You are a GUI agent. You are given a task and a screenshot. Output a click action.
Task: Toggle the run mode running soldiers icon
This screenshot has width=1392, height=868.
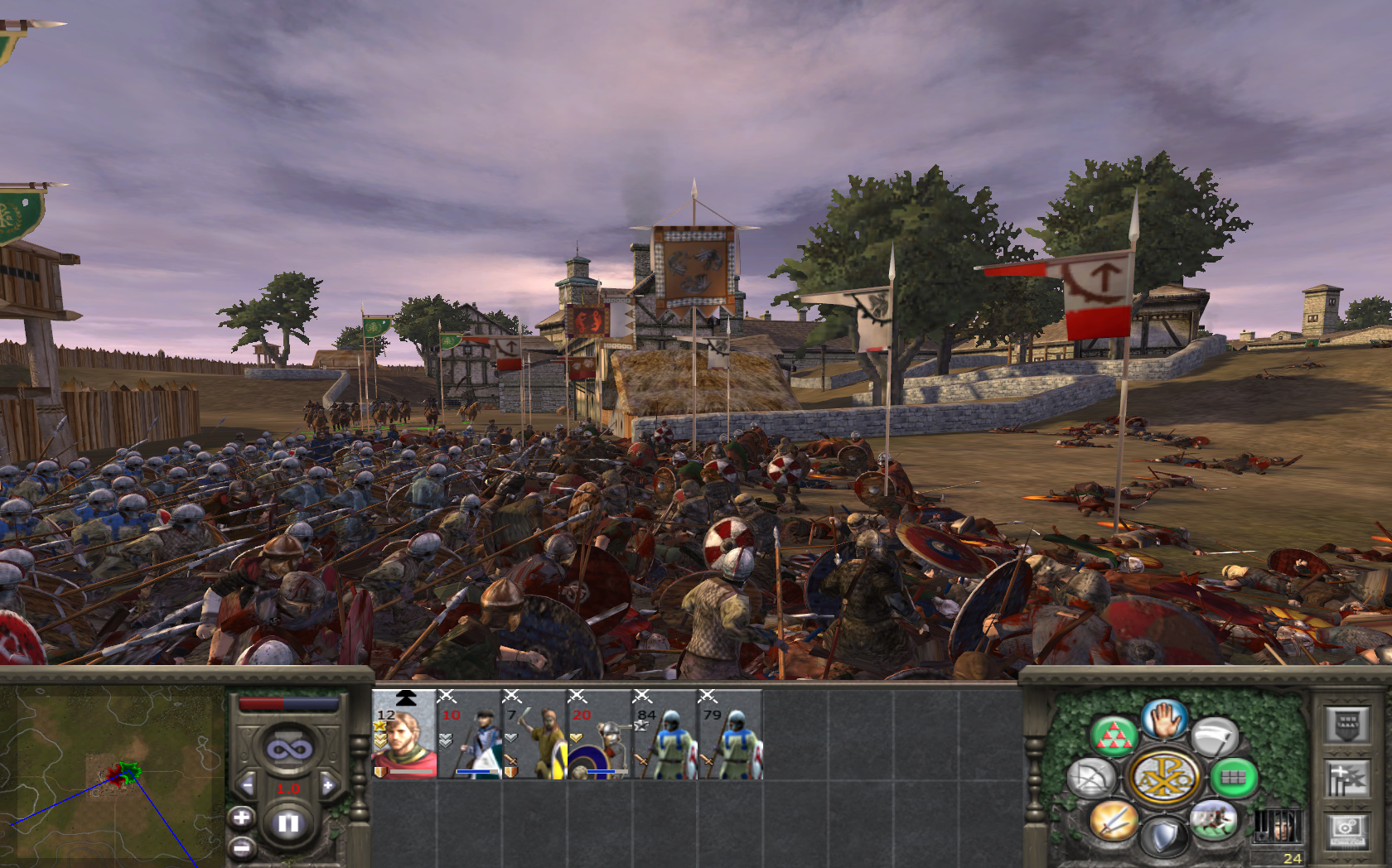pos(1214,821)
